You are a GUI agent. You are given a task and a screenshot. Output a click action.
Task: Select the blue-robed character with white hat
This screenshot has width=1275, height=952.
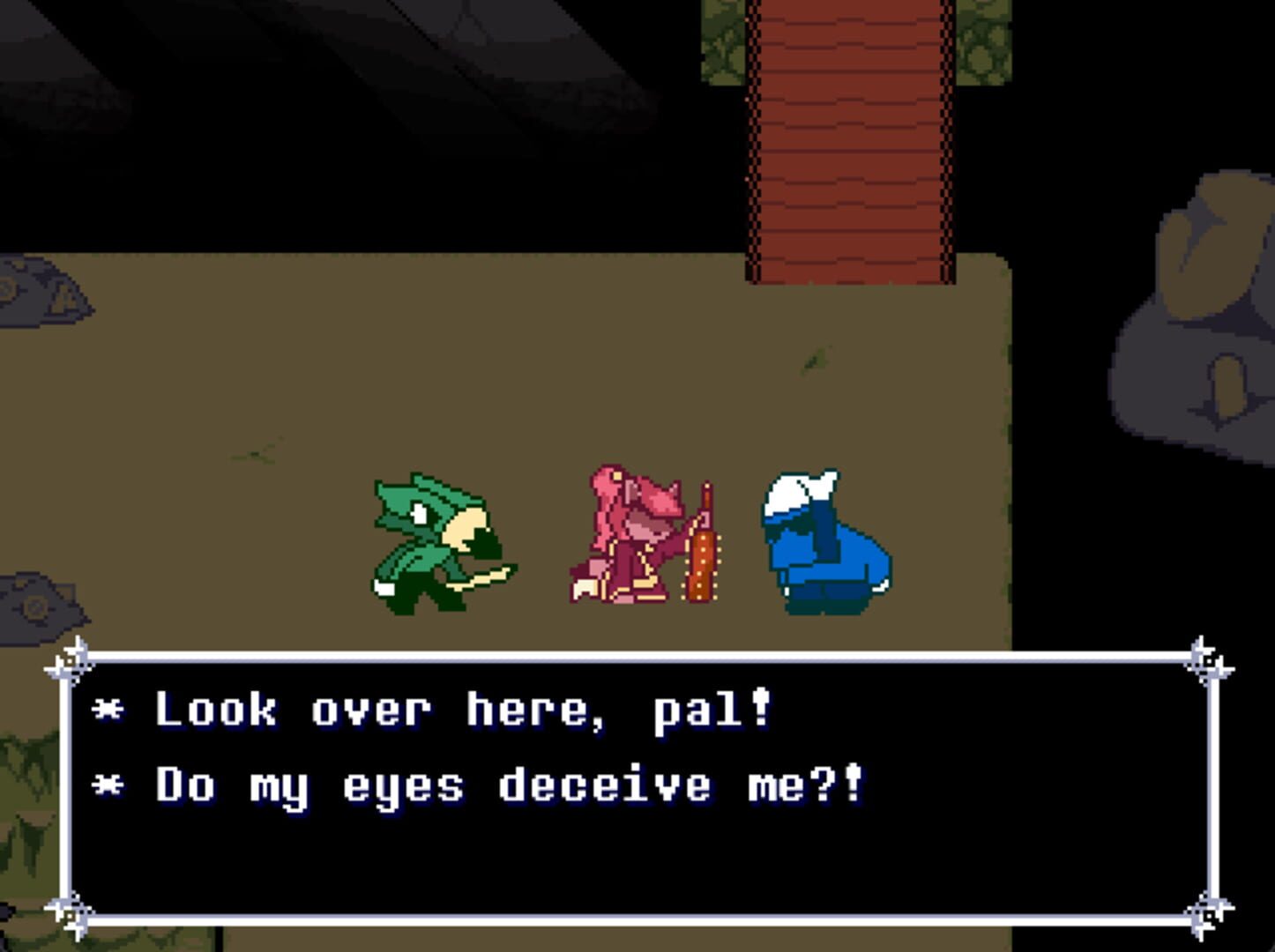pyautogui.click(x=824, y=542)
